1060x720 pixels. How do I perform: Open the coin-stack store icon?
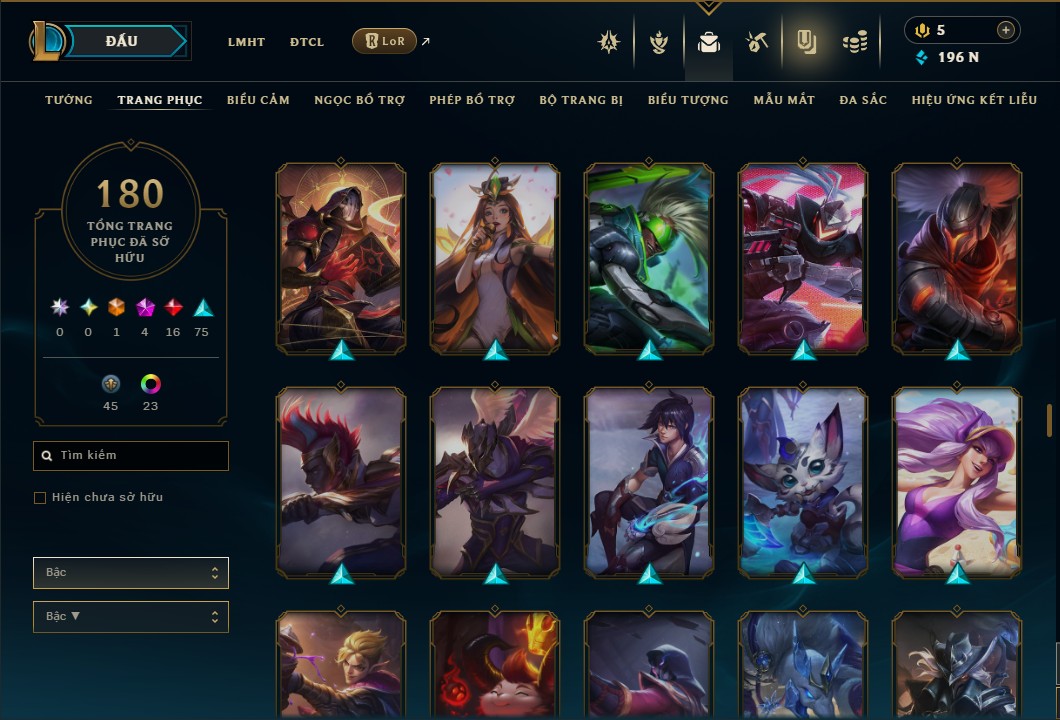coord(854,42)
